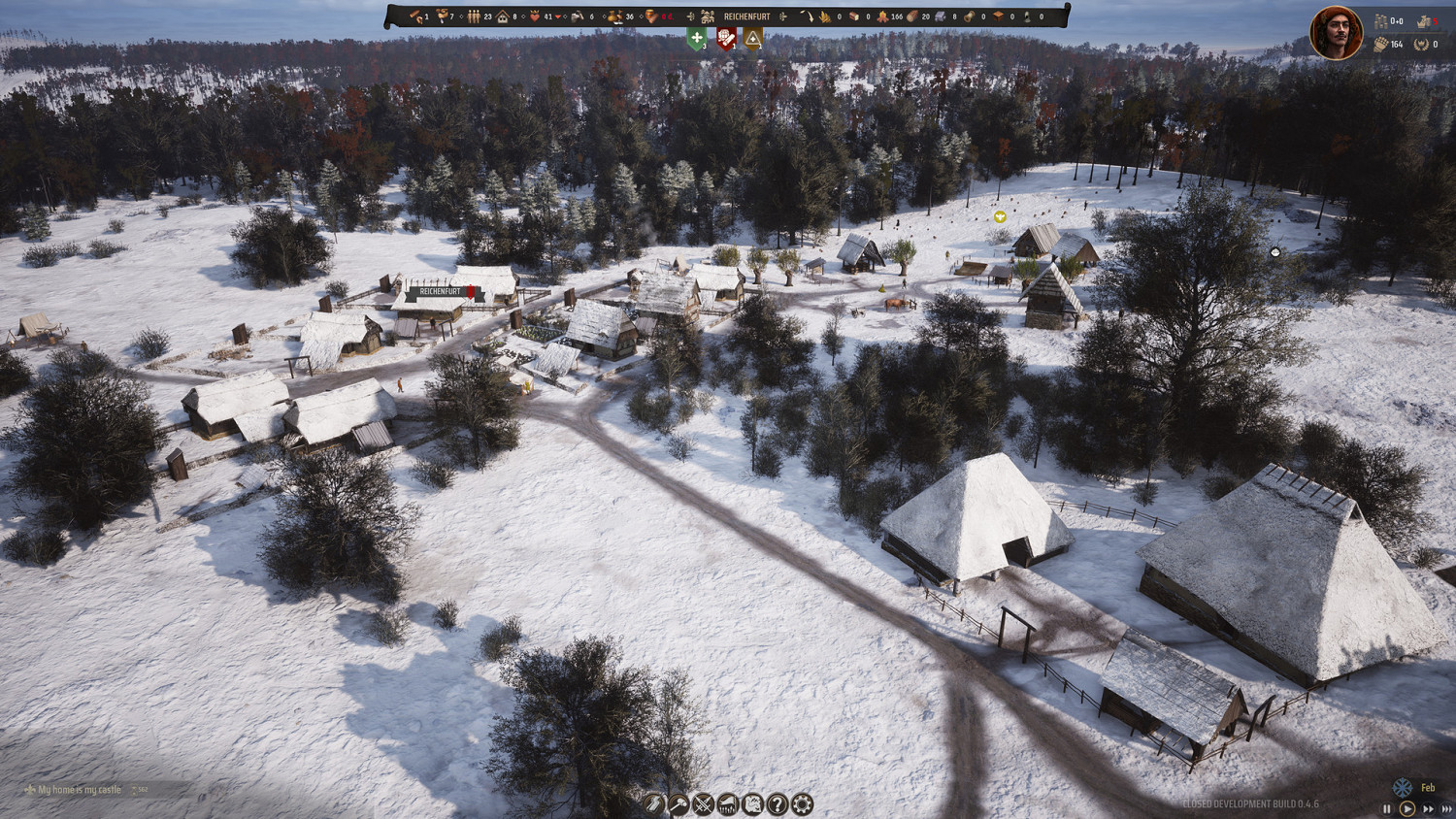The height and width of the screenshot is (819, 1456).
Task: Resume normal game speed with play button
Action: tap(1407, 807)
